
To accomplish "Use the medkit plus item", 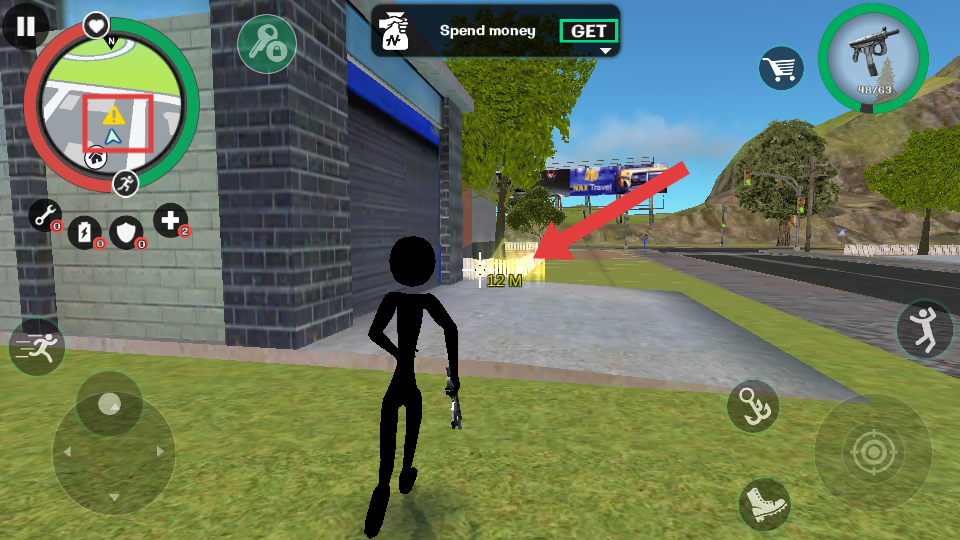I will pyautogui.click(x=170, y=220).
